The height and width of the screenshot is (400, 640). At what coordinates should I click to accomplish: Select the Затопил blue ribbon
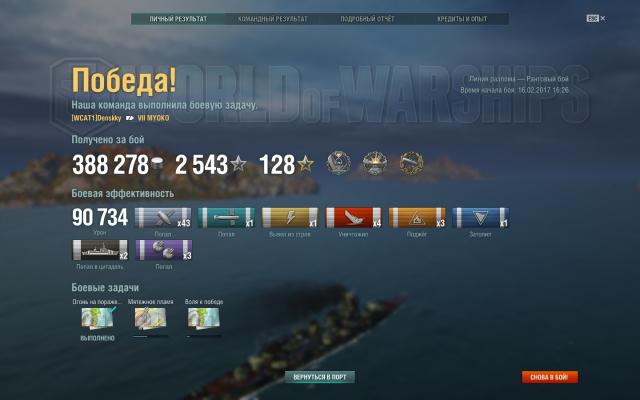click(x=481, y=218)
